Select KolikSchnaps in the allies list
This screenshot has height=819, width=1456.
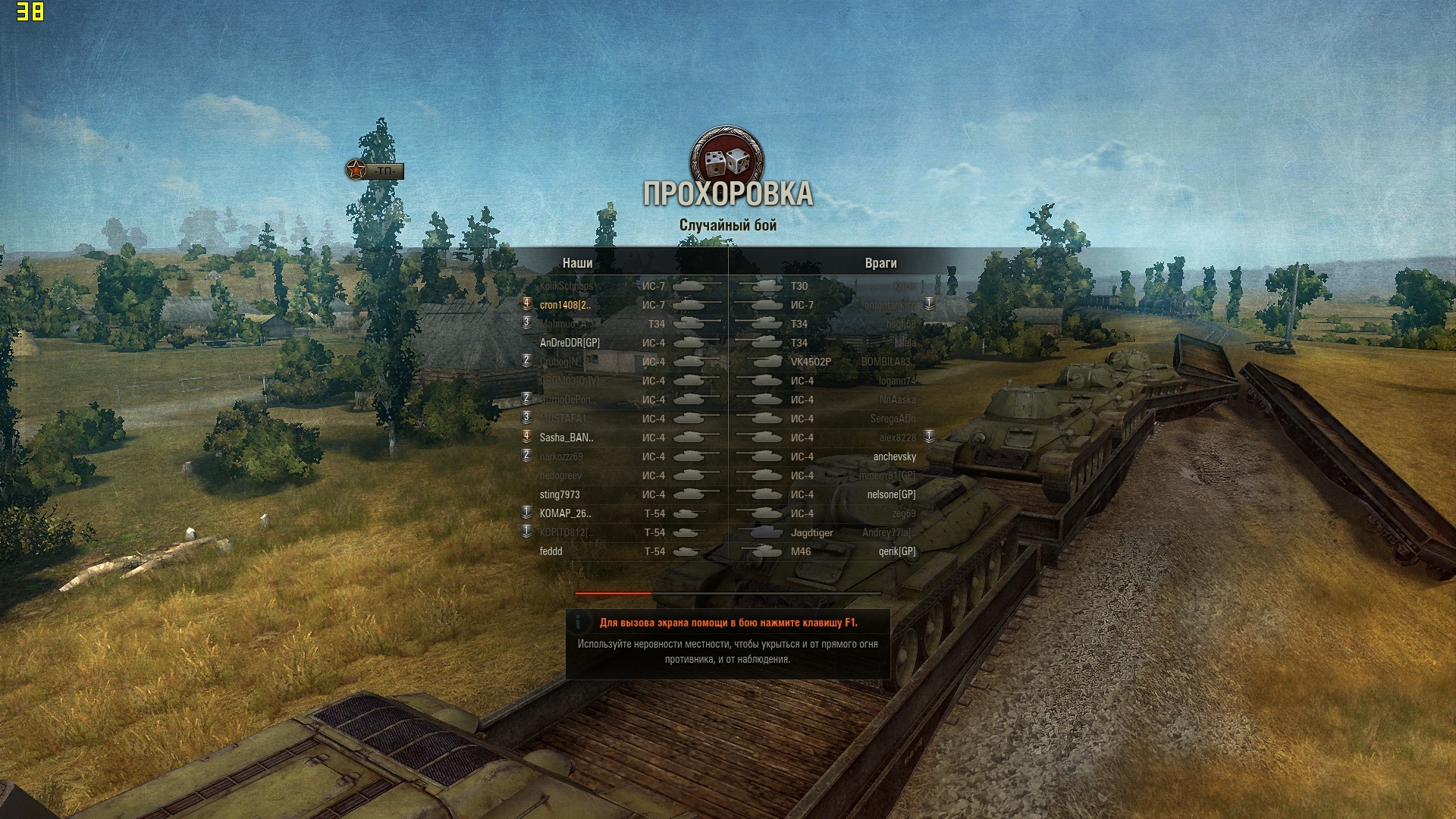click(567, 286)
